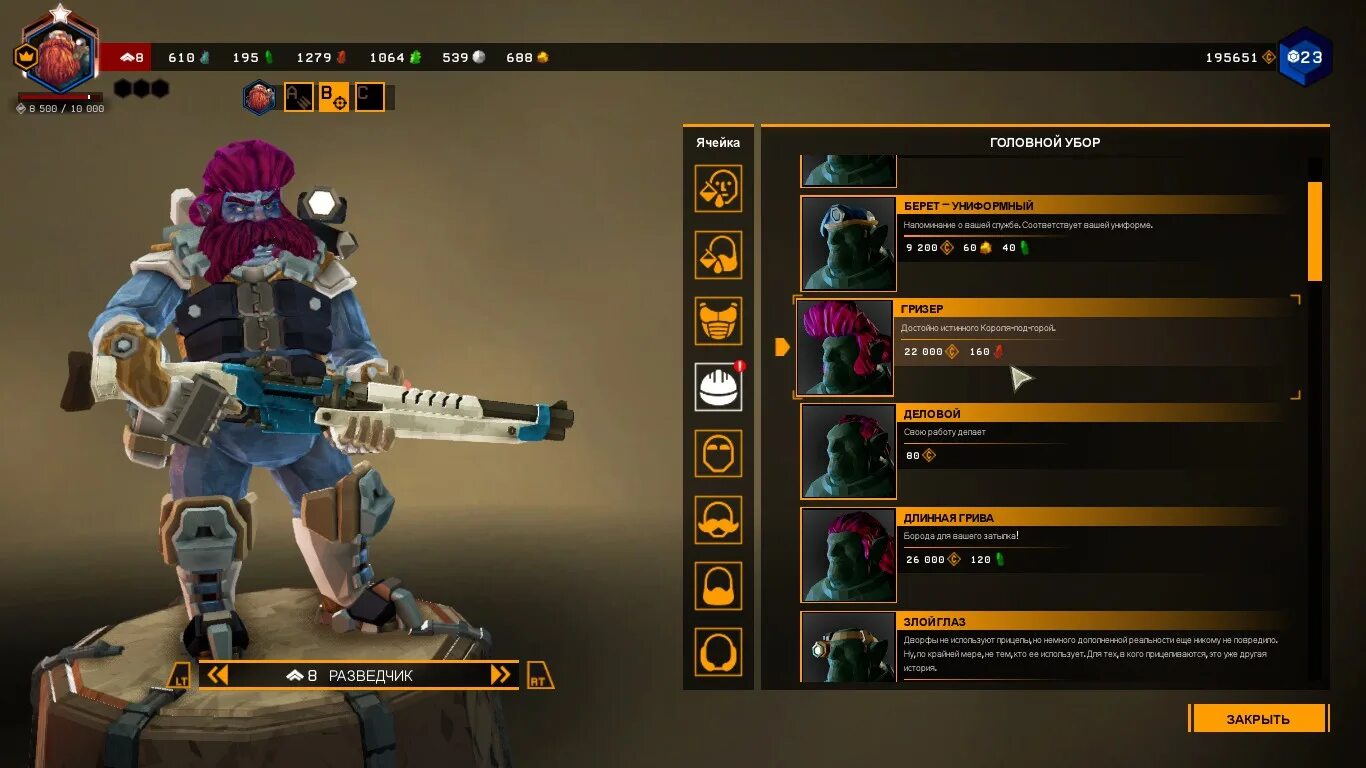The height and width of the screenshot is (768, 1366).
Task: Open the blank face mask slot
Action: [718, 453]
